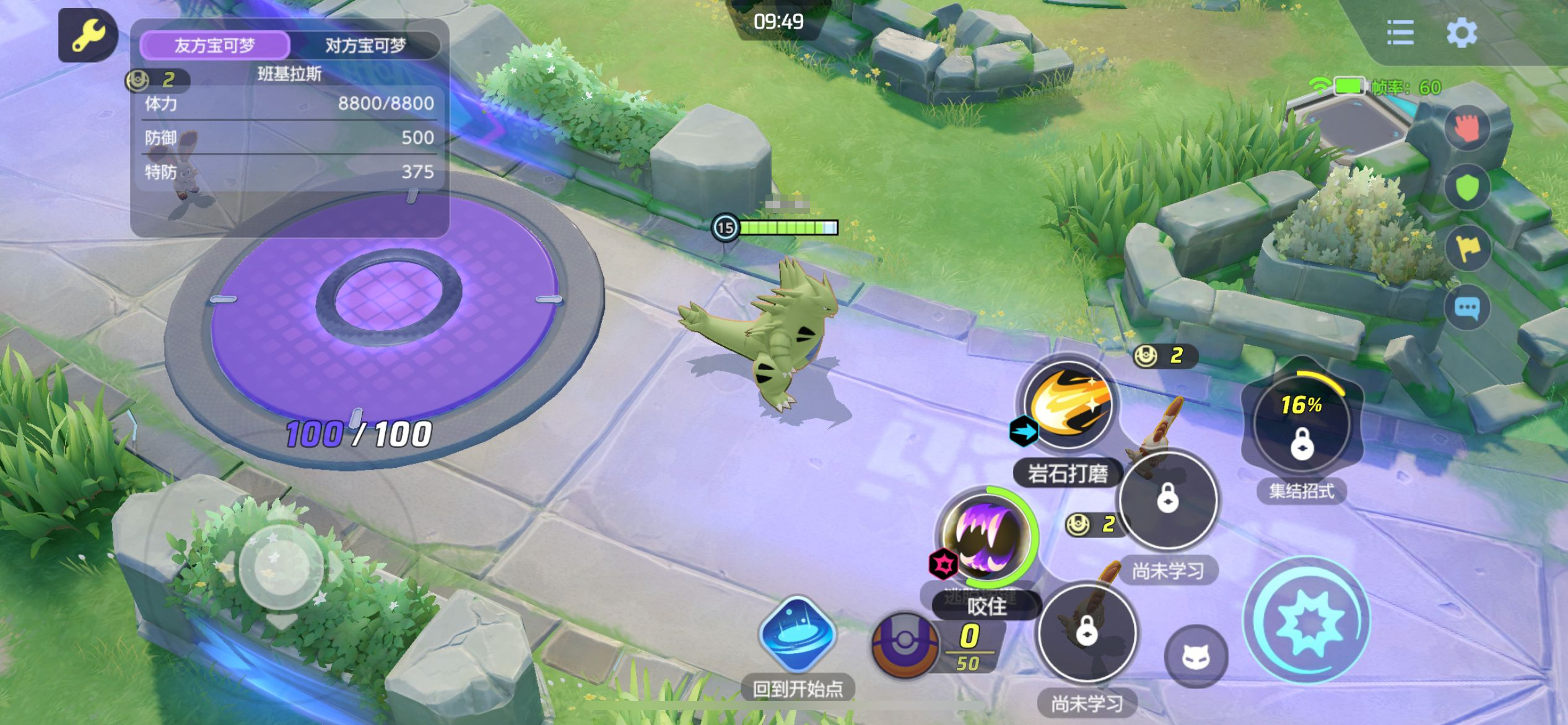
Task: Tap the green shield signal button
Action: 1466,188
